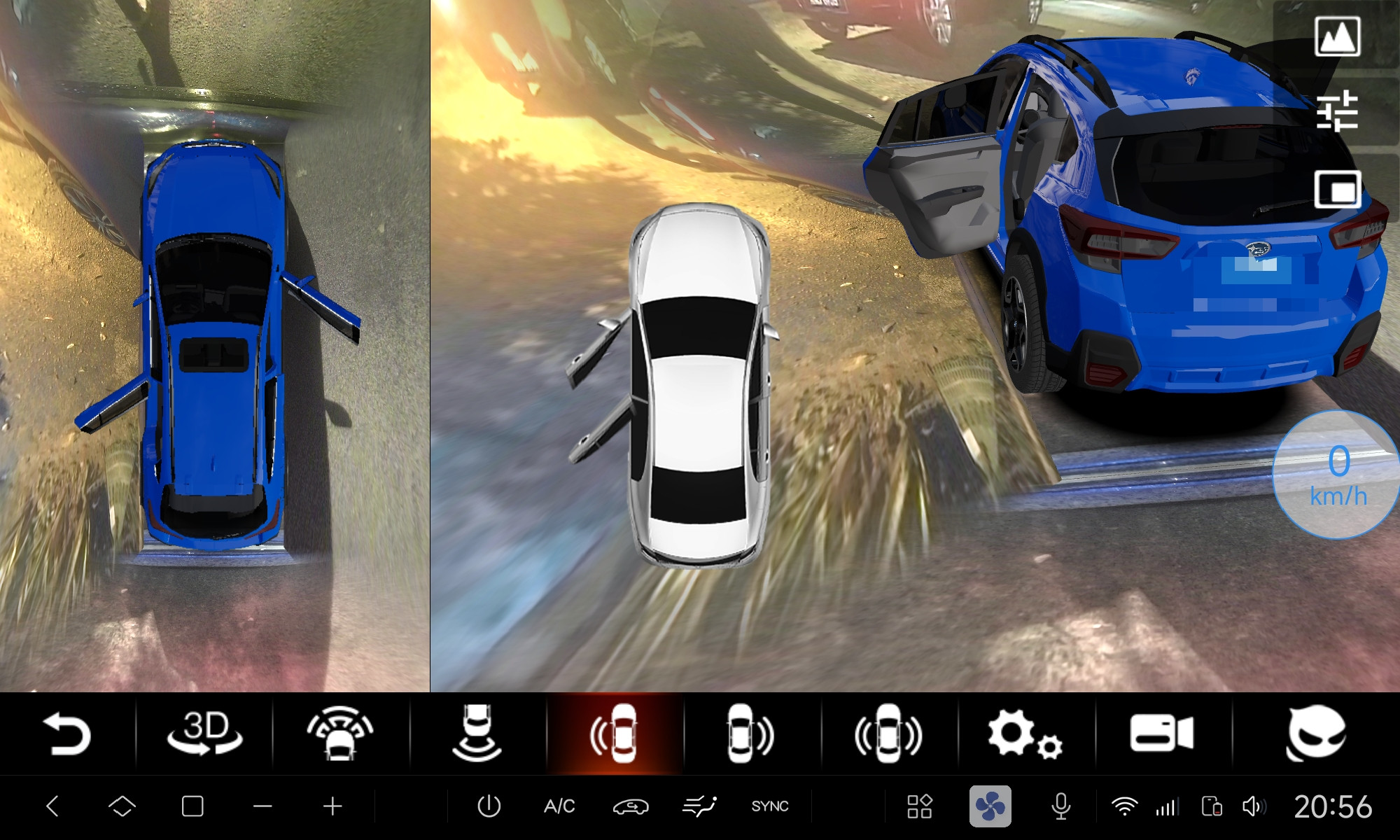Turn on SYNC climate mode
Screen dimensions: 1400x840
click(x=770, y=806)
